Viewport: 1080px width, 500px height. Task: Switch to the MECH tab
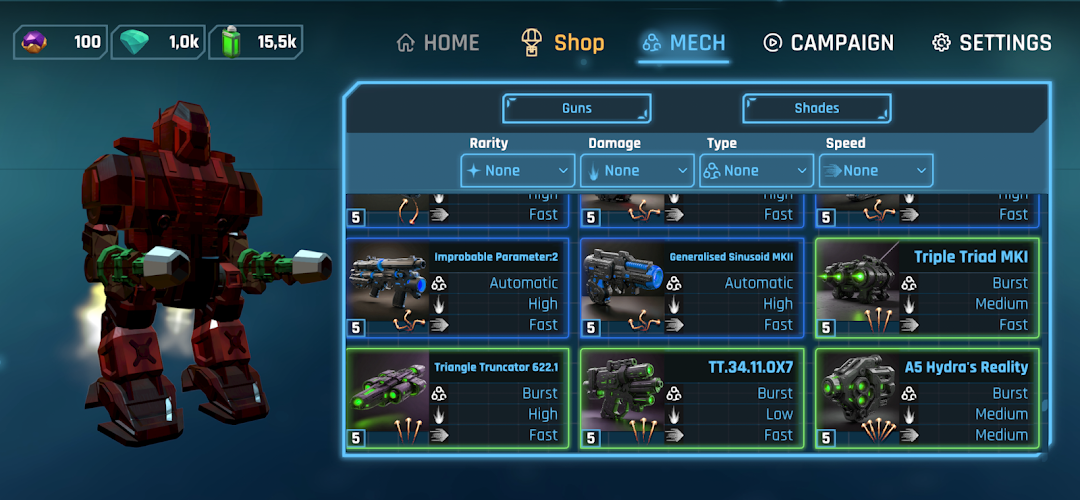tap(684, 43)
